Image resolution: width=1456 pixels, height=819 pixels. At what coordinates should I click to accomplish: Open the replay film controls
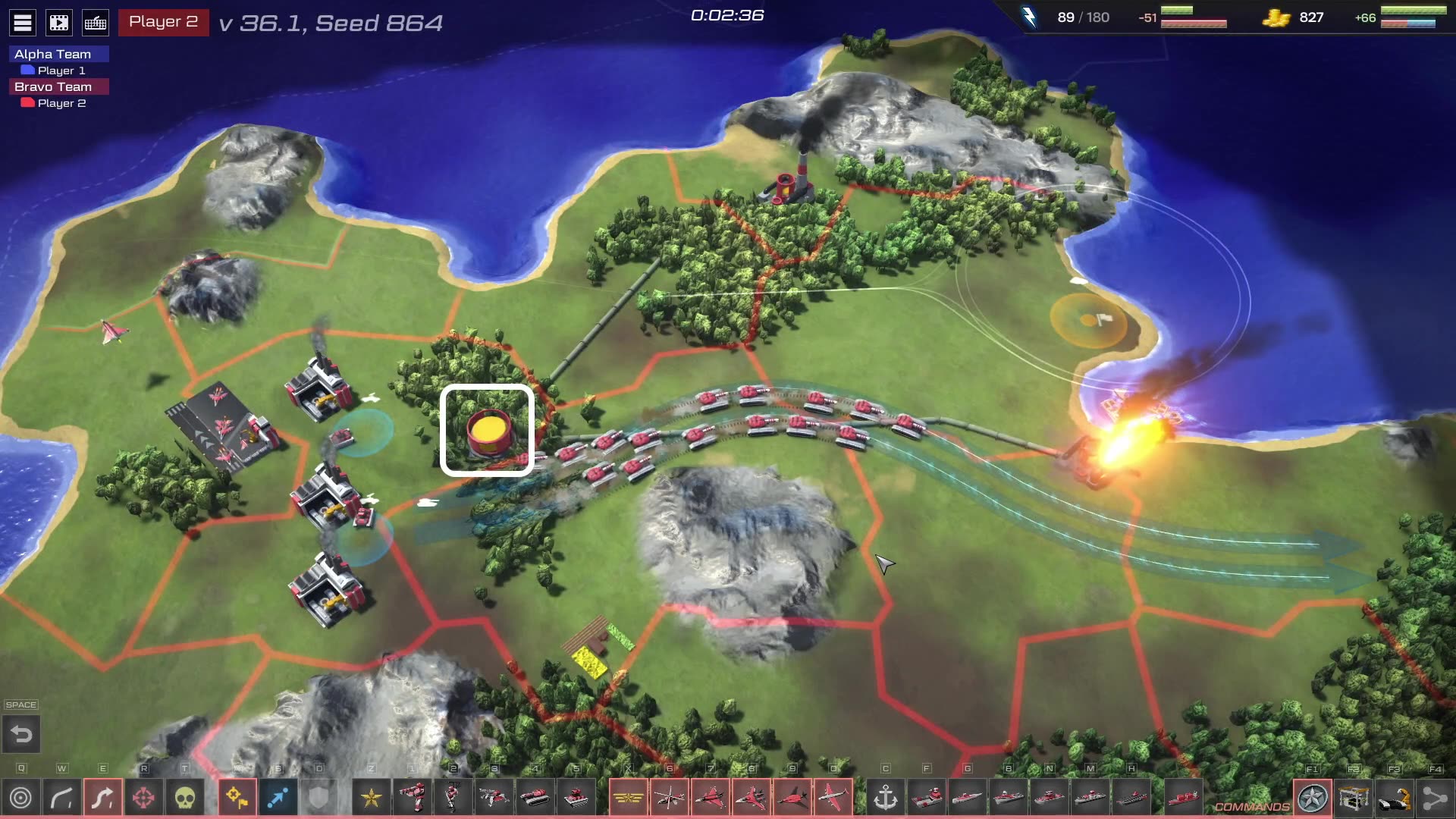(x=59, y=23)
